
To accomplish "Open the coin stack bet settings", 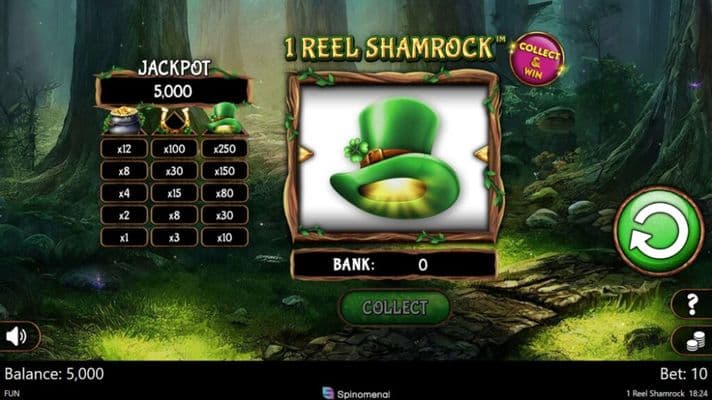I will (x=691, y=340).
